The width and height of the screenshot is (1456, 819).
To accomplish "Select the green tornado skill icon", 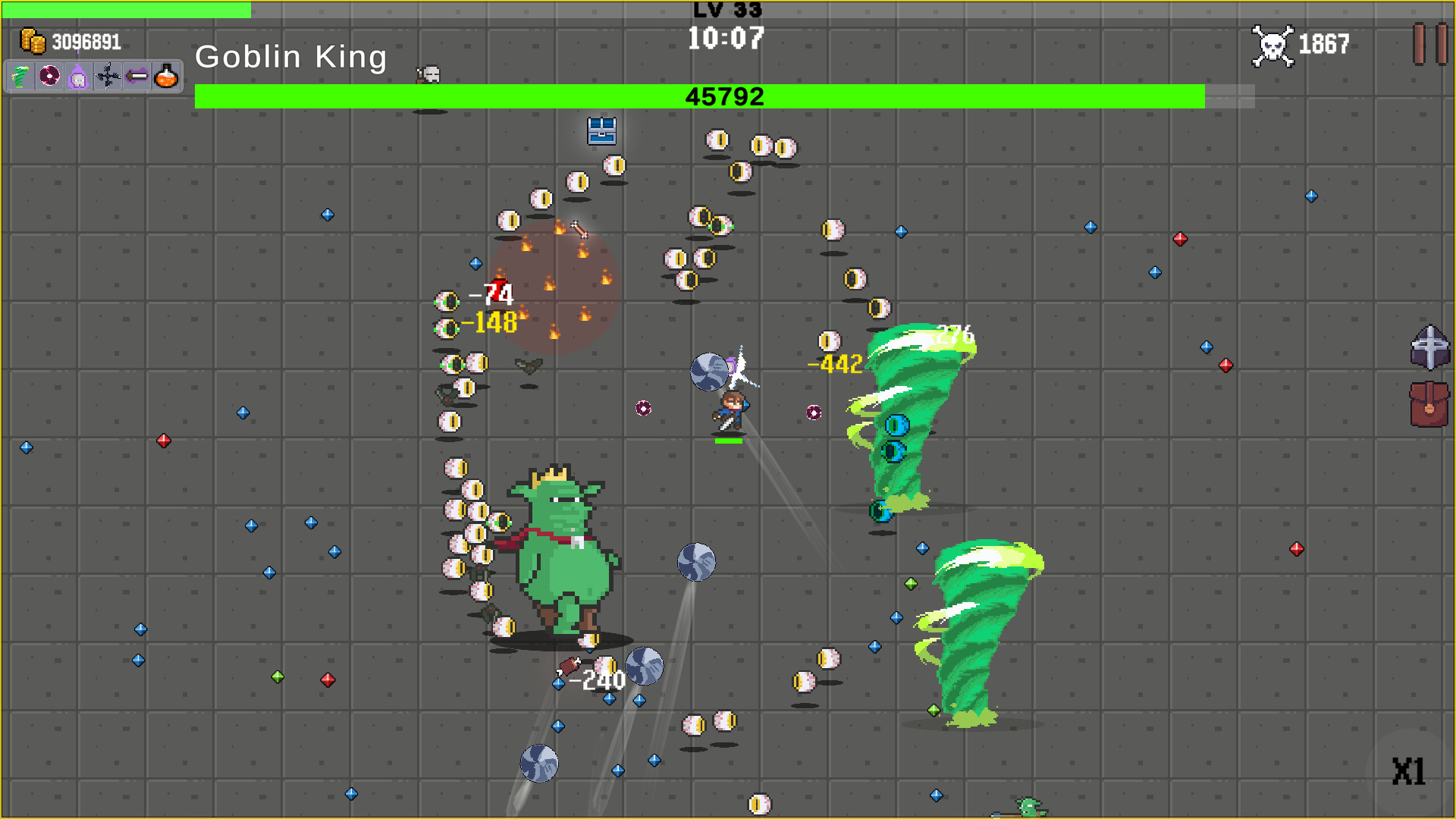I will pos(19,76).
